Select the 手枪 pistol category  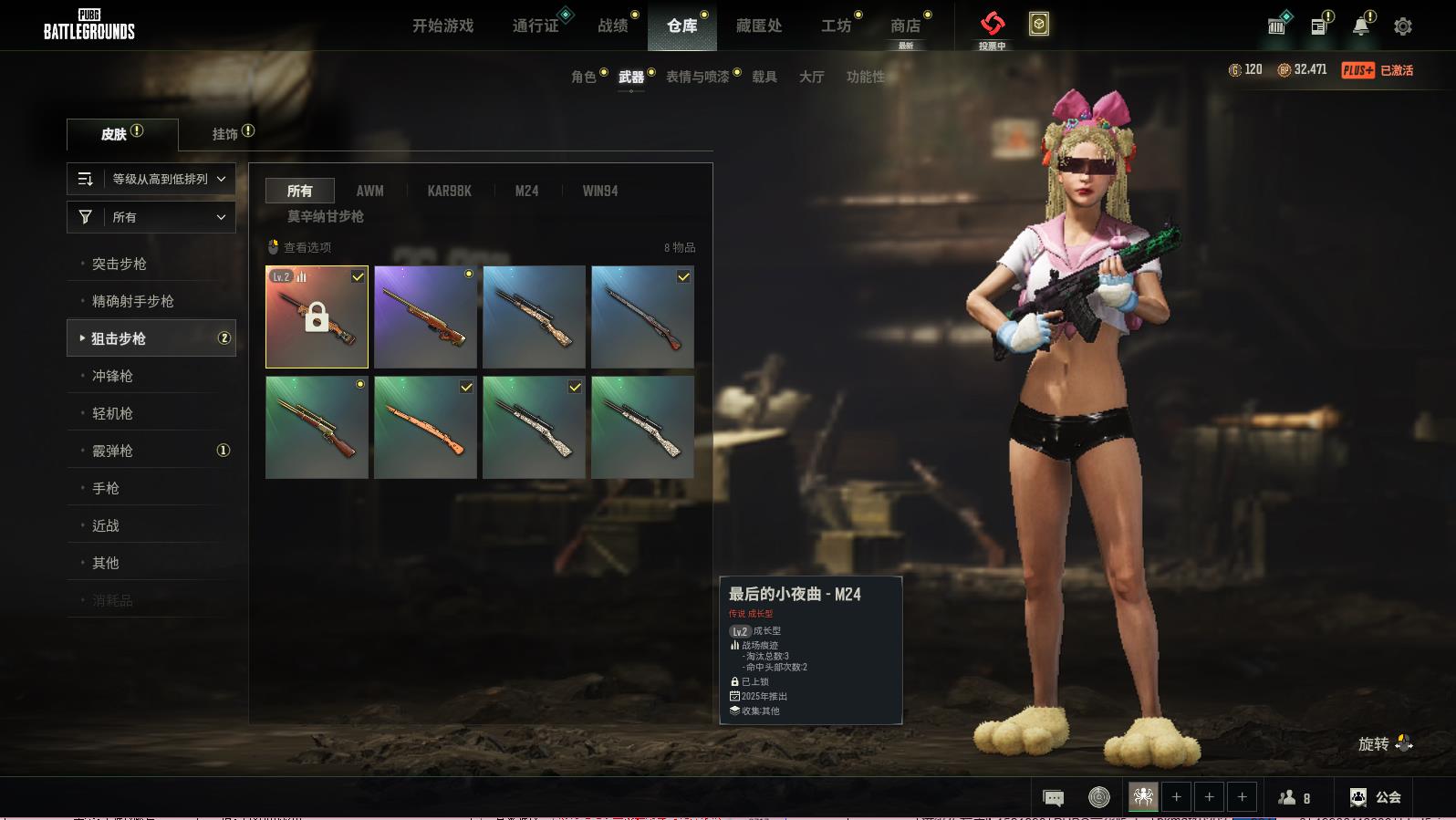pos(106,488)
